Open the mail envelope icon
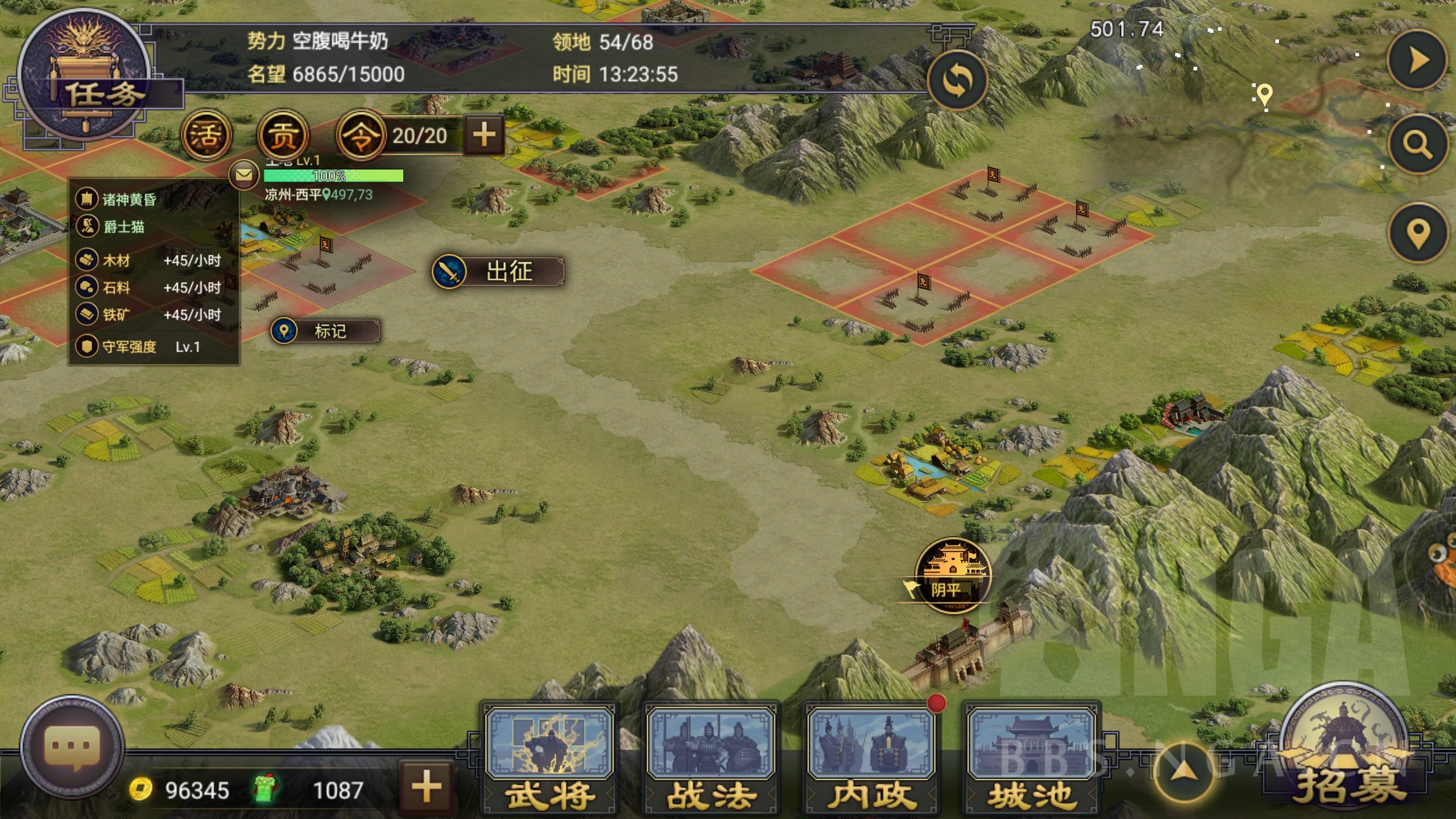Viewport: 1456px width, 819px height. pyautogui.click(x=244, y=175)
